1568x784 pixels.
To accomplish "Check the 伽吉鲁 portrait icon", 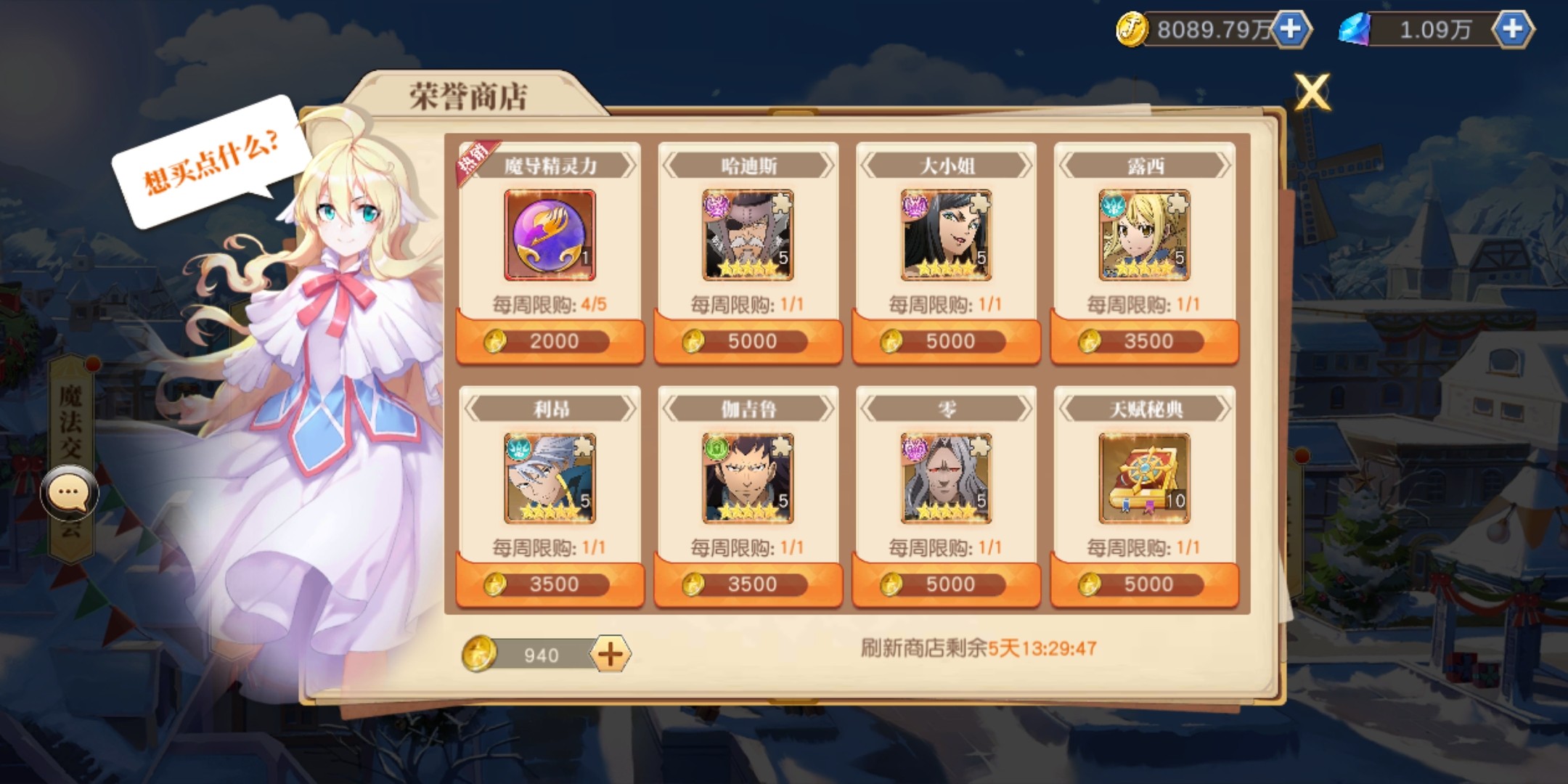I will point(748,478).
